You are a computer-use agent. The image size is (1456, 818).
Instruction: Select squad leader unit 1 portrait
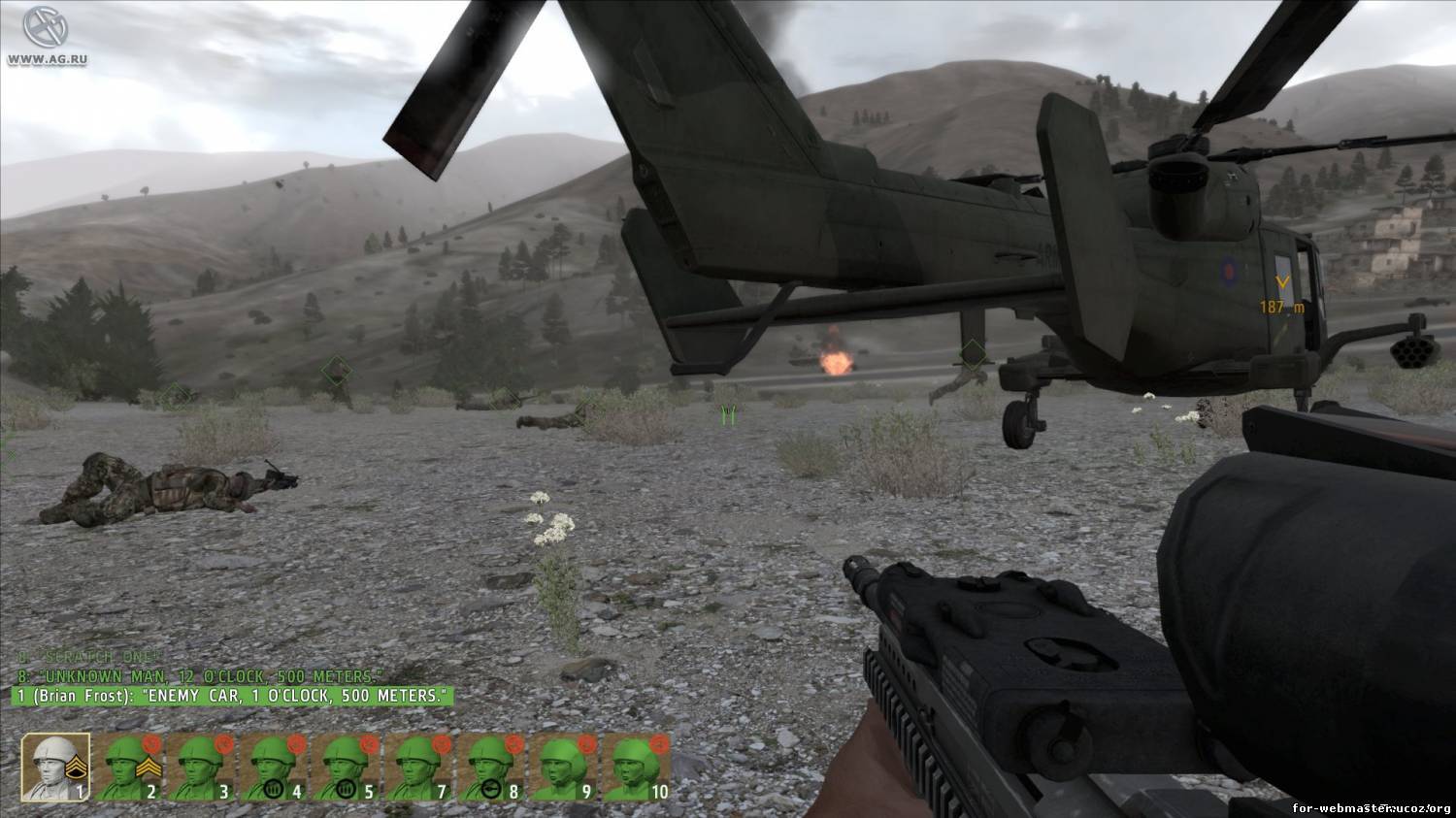56,767
